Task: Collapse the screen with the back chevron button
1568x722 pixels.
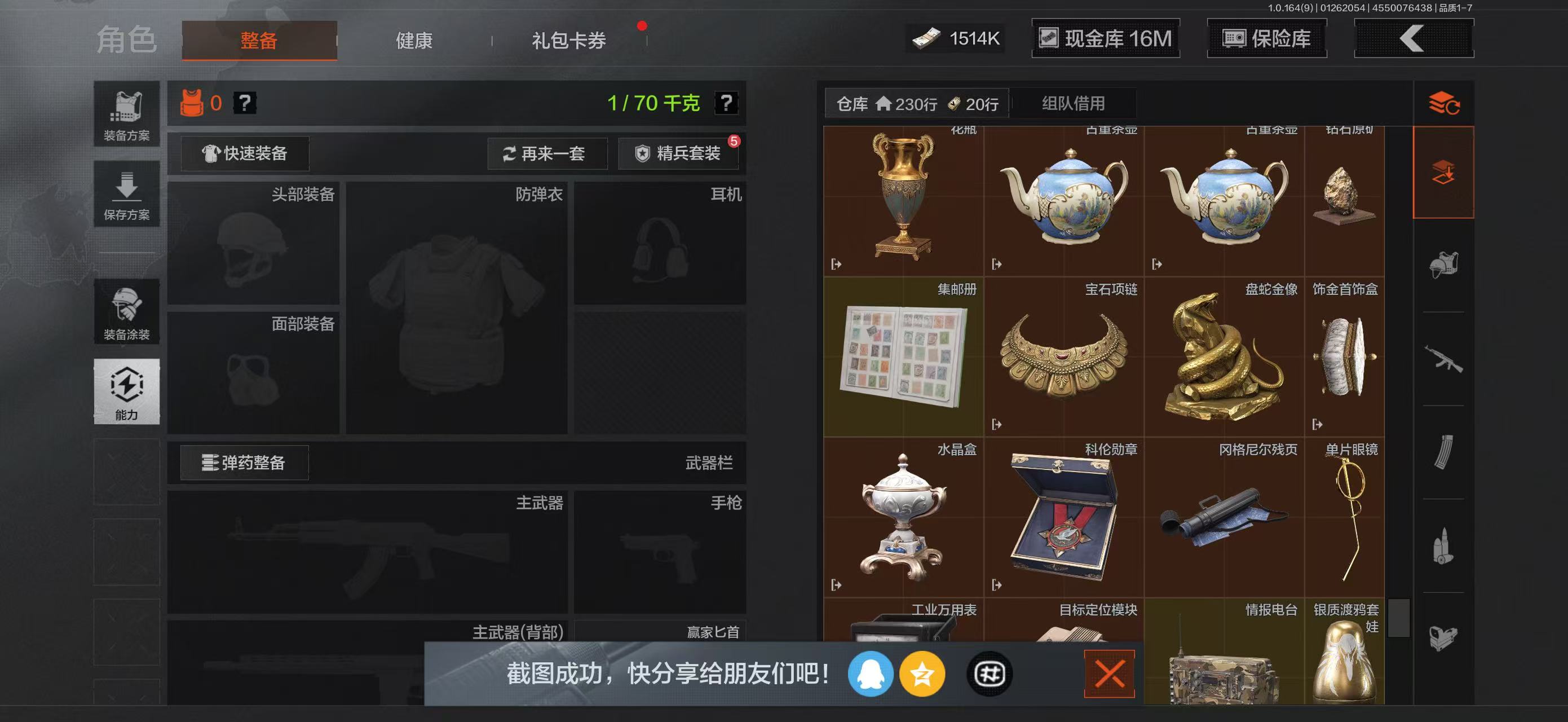Action: pos(1412,38)
